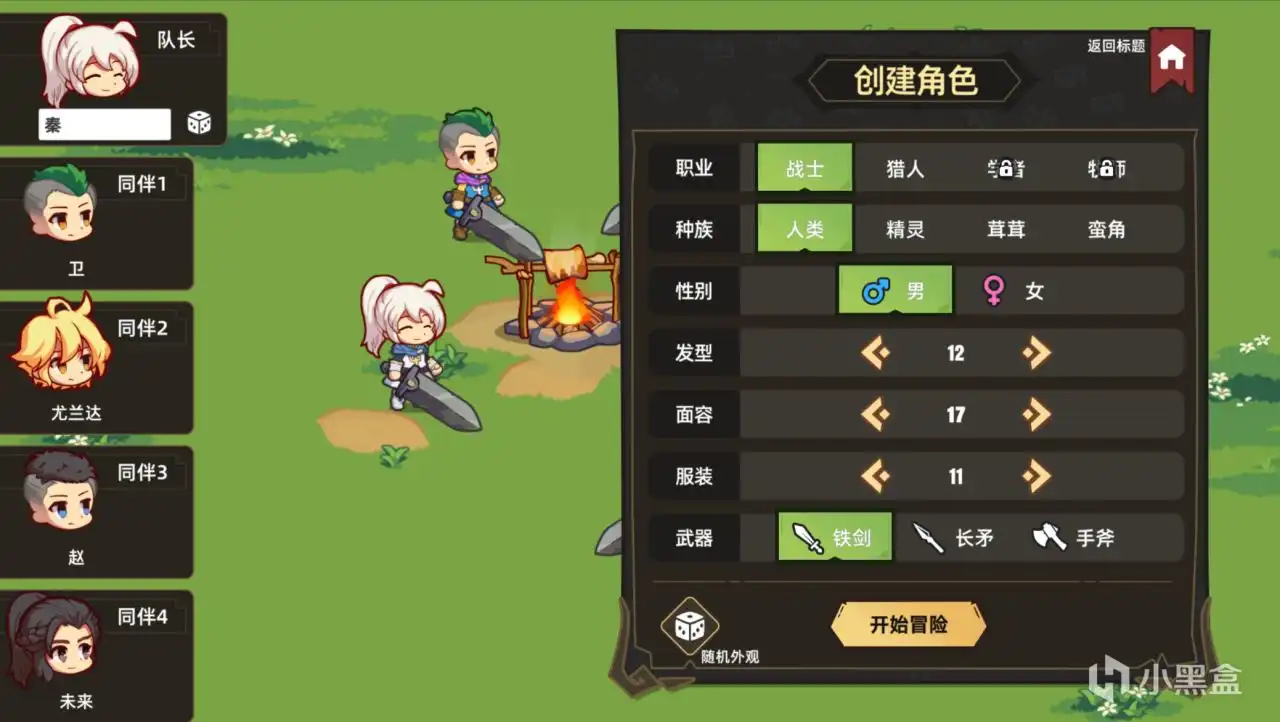This screenshot has width=1280, height=722.
Task: Select the 猎人 hunter class
Action: [x=905, y=167]
